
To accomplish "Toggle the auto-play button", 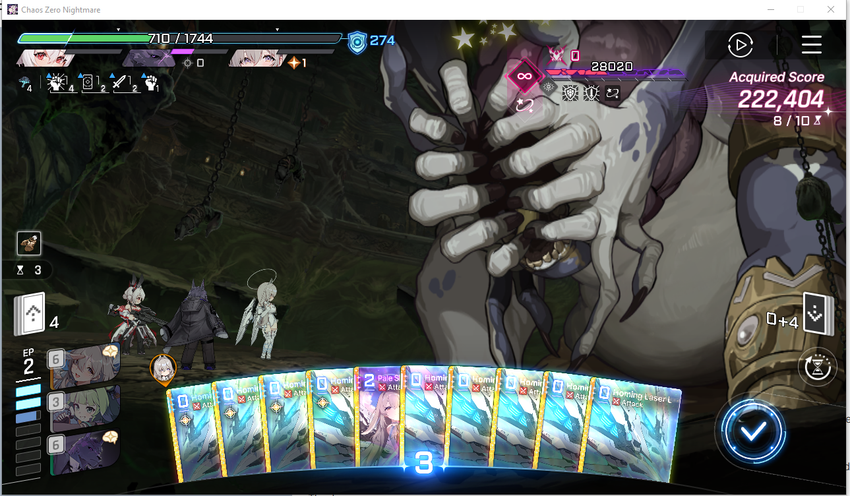I will pyautogui.click(x=740, y=45).
